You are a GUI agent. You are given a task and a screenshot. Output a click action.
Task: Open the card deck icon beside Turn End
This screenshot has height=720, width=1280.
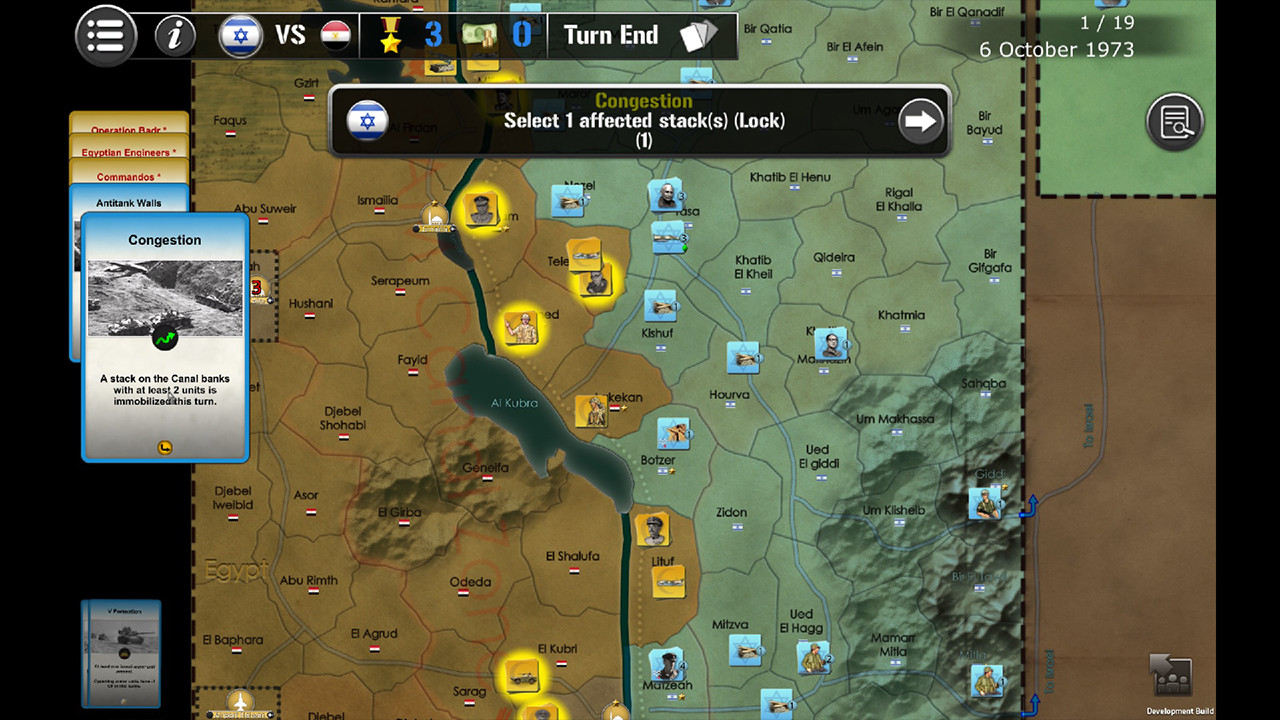point(700,35)
